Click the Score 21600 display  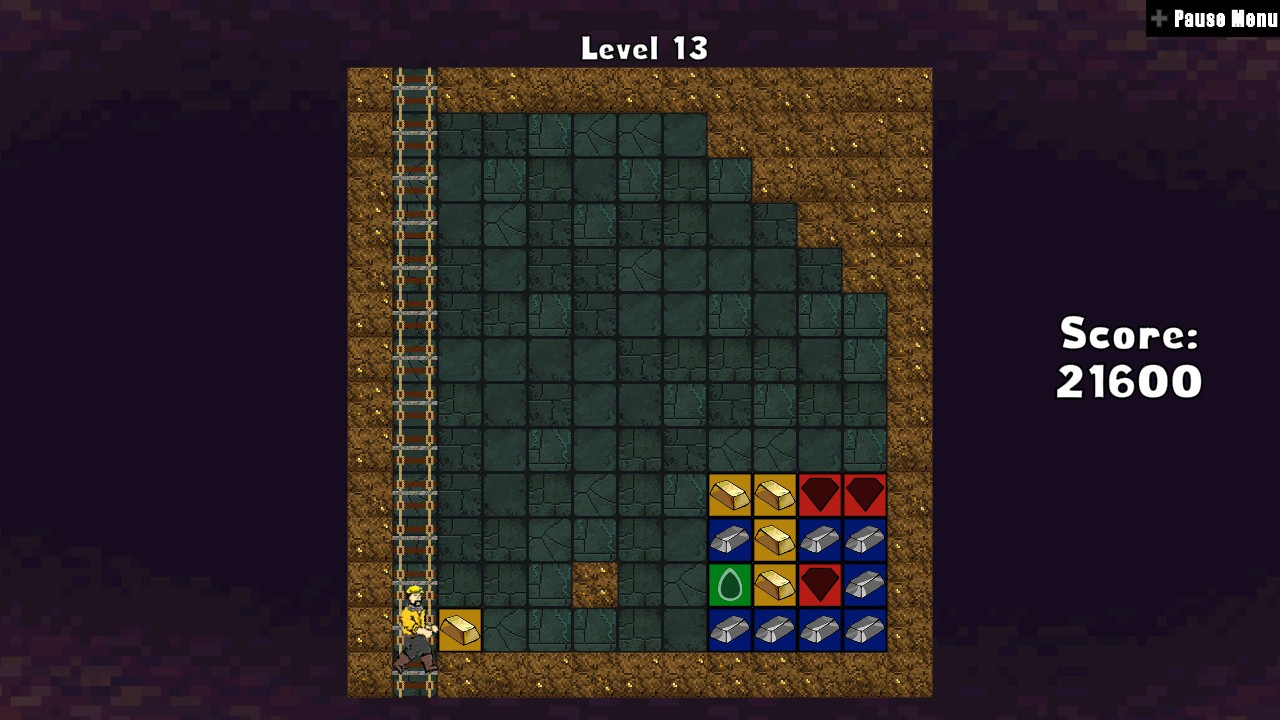pos(1128,357)
